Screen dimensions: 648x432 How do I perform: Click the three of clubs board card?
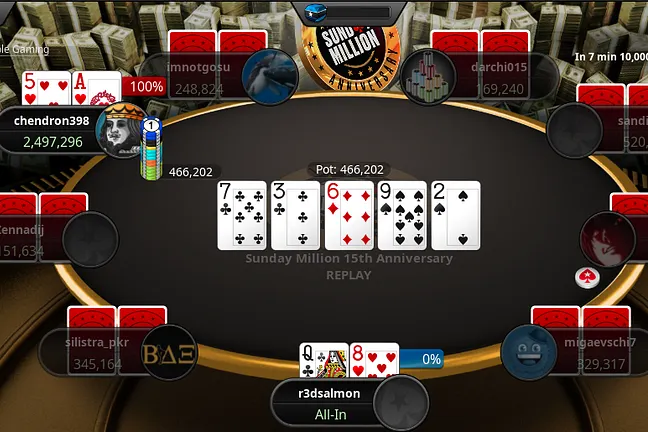click(x=295, y=215)
